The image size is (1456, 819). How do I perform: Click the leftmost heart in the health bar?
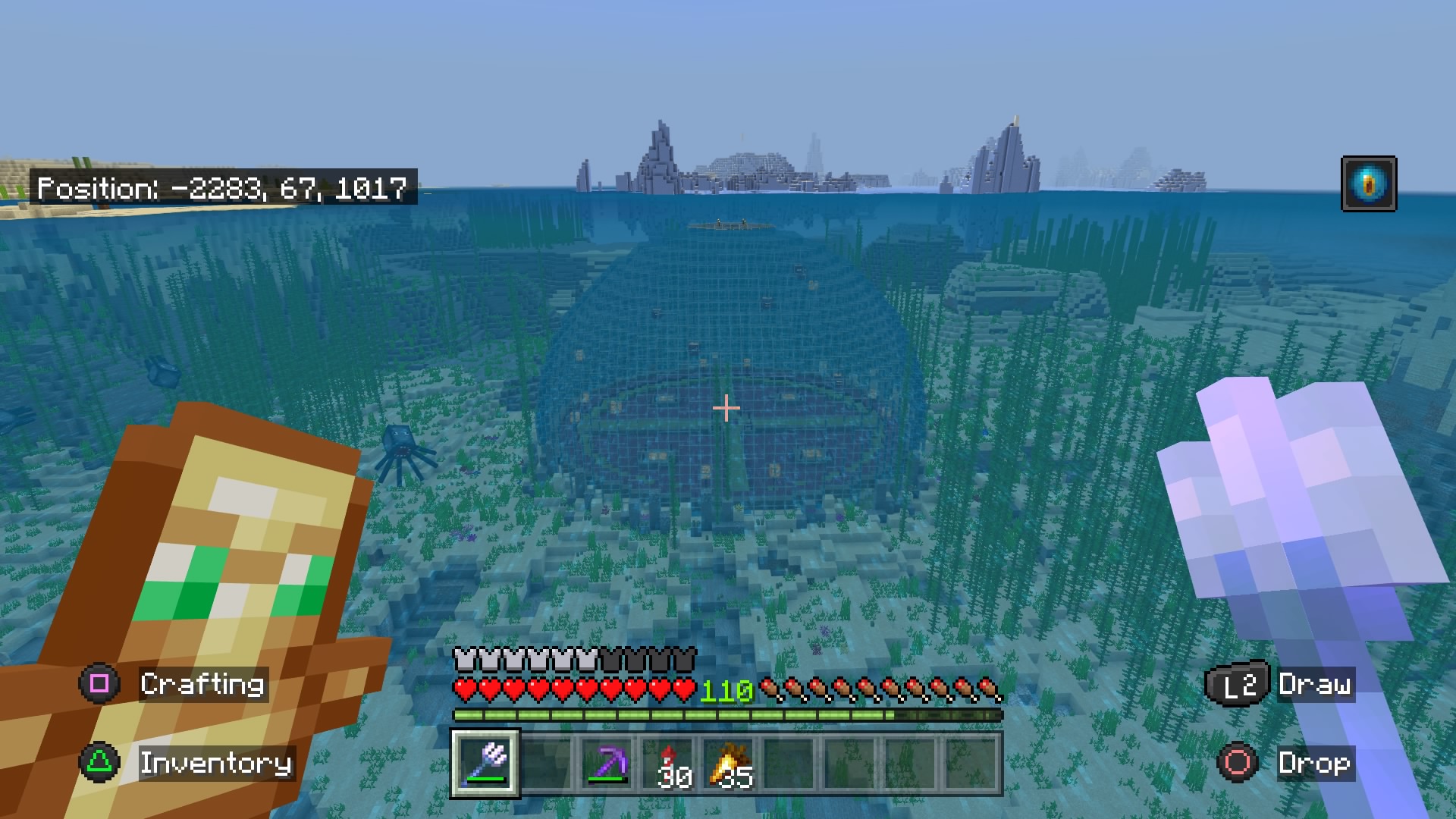pyautogui.click(x=463, y=691)
